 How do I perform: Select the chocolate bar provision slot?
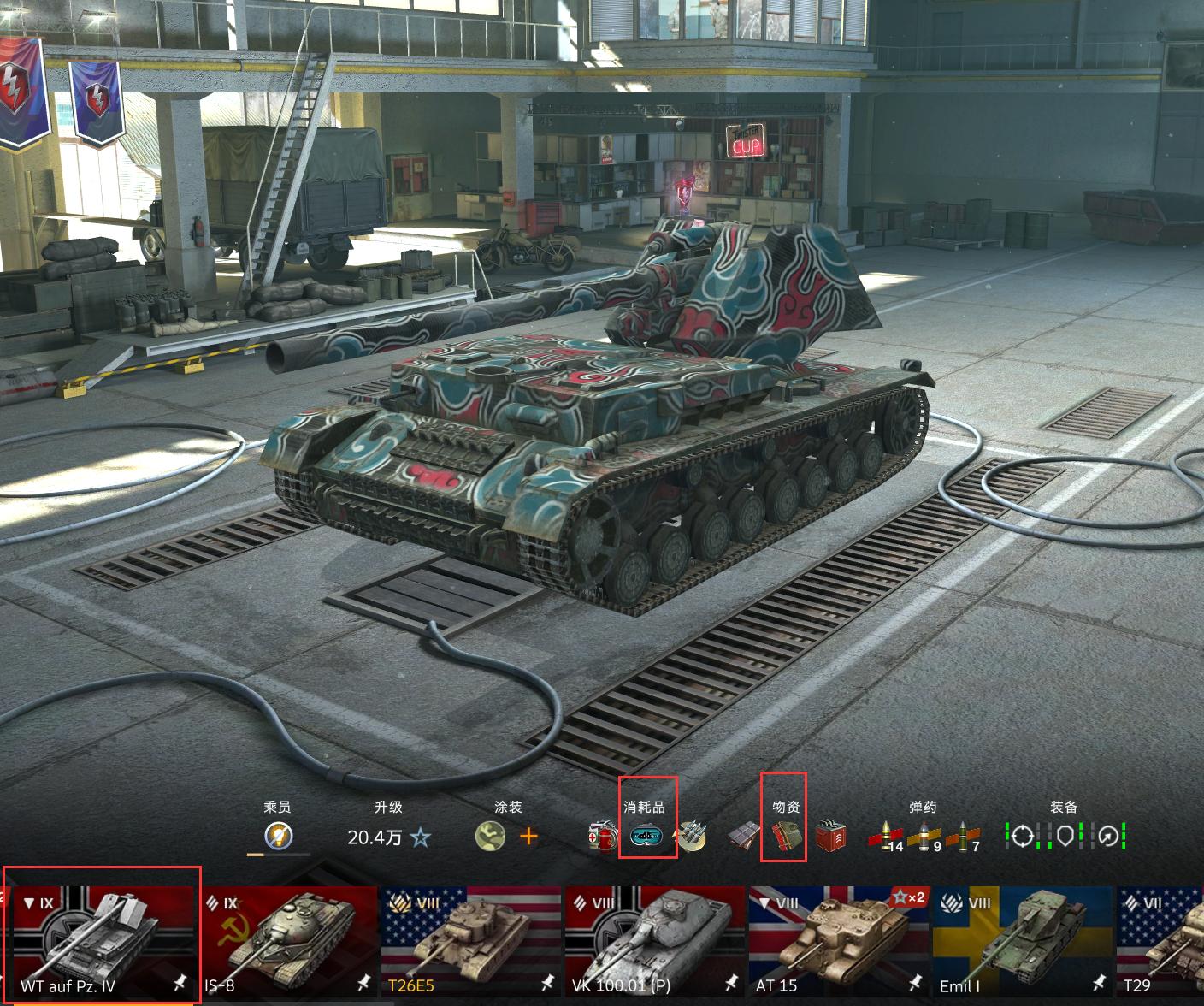(x=741, y=837)
